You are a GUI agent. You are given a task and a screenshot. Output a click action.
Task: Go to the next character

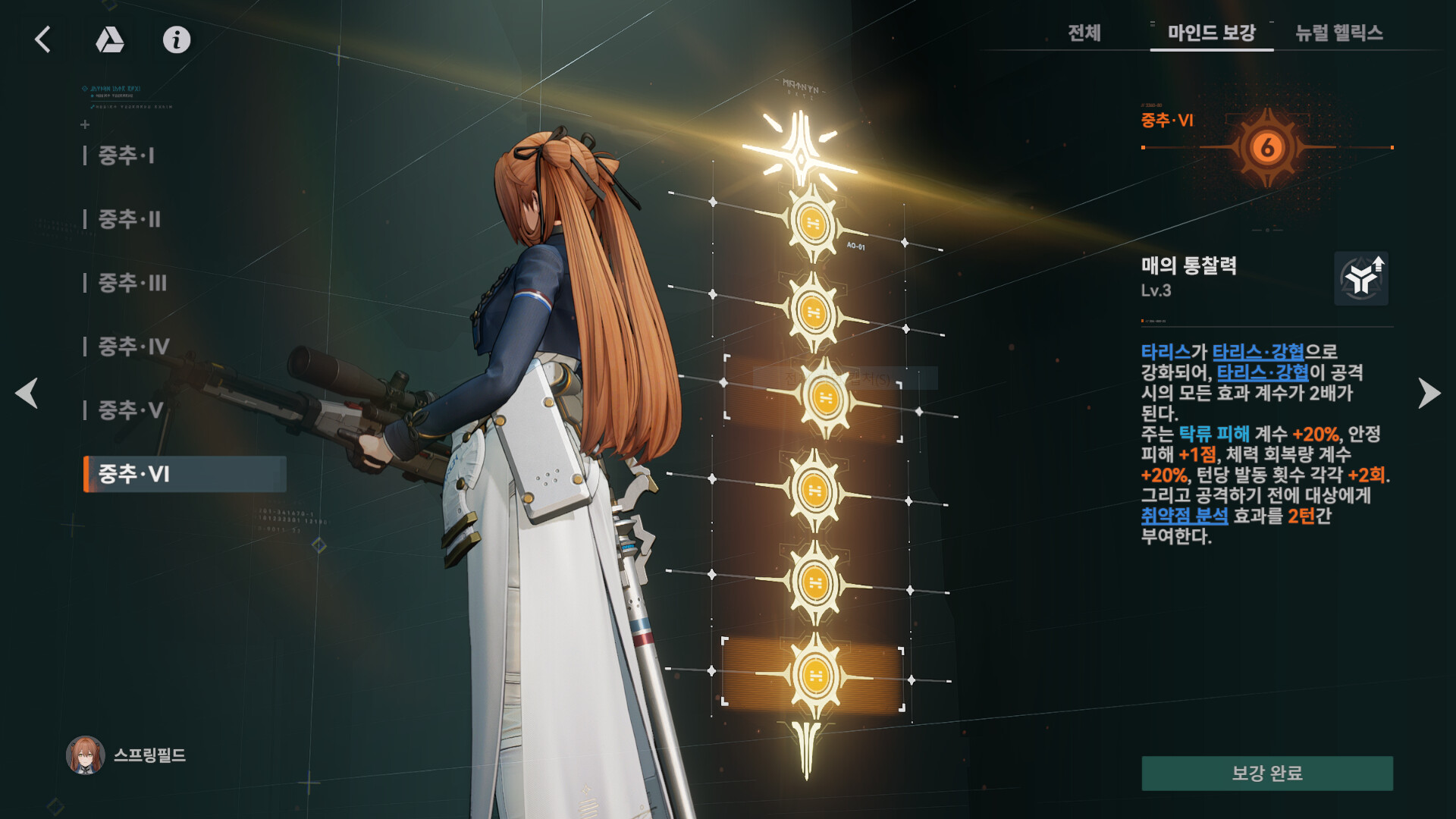click(x=1429, y=393)
